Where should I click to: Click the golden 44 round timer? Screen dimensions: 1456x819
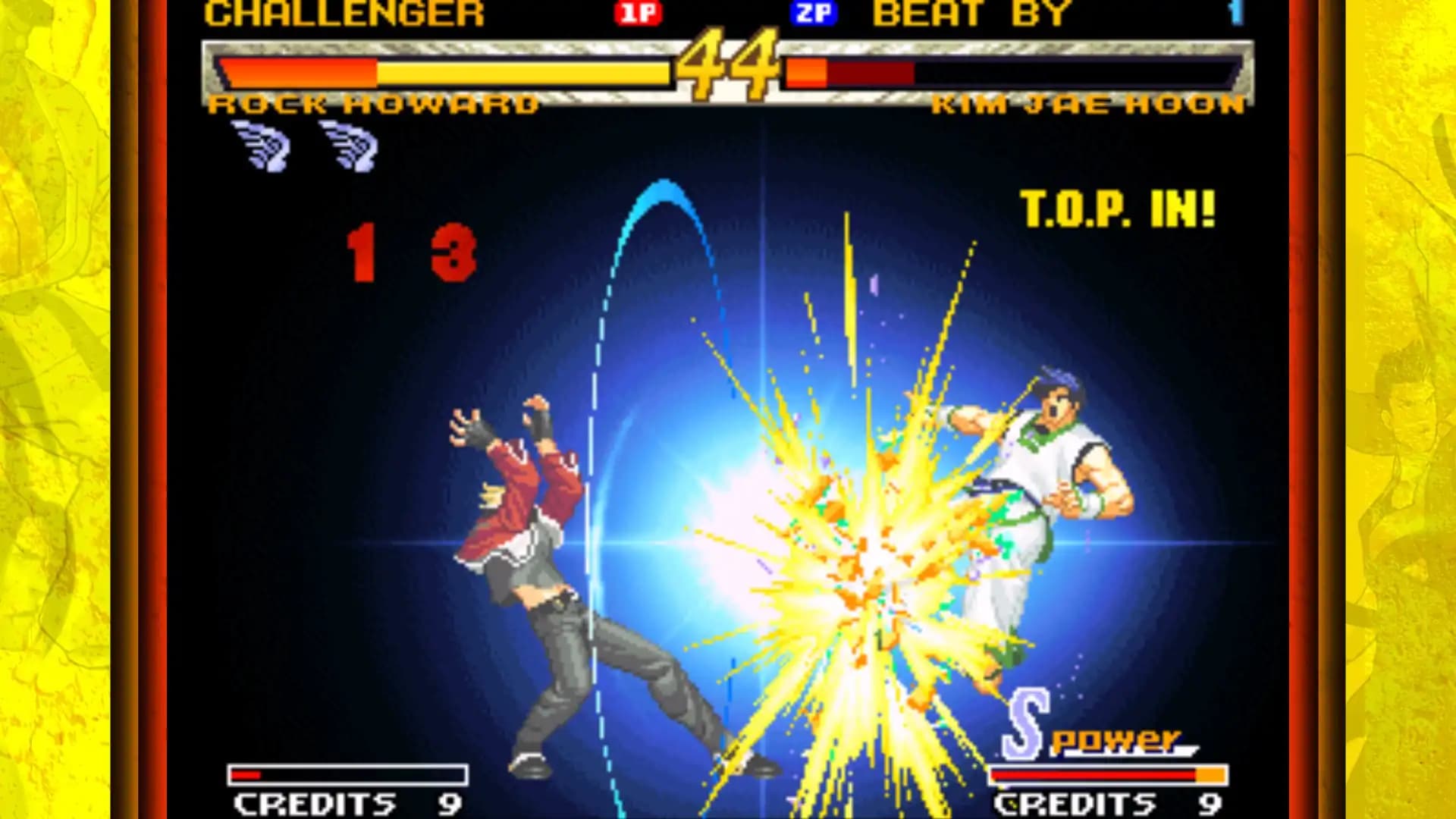tap(730, 61)
